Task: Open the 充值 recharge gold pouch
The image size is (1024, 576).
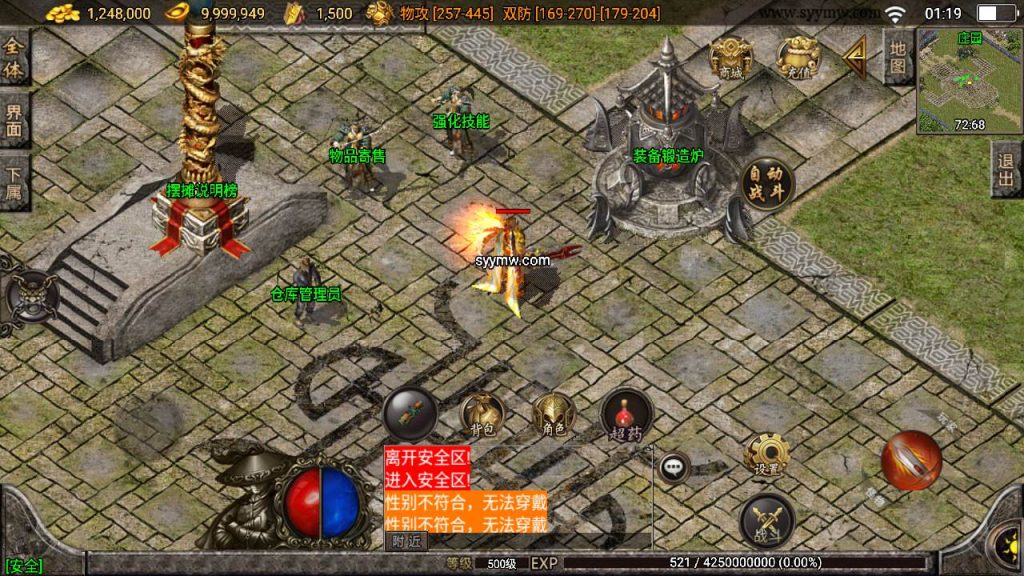Action: click(798, 57)
